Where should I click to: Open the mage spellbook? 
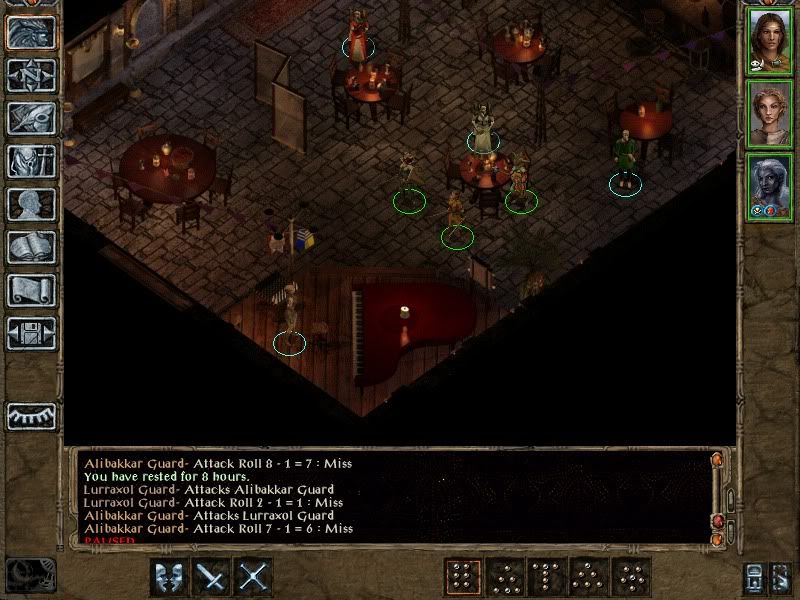click(31, 247)
